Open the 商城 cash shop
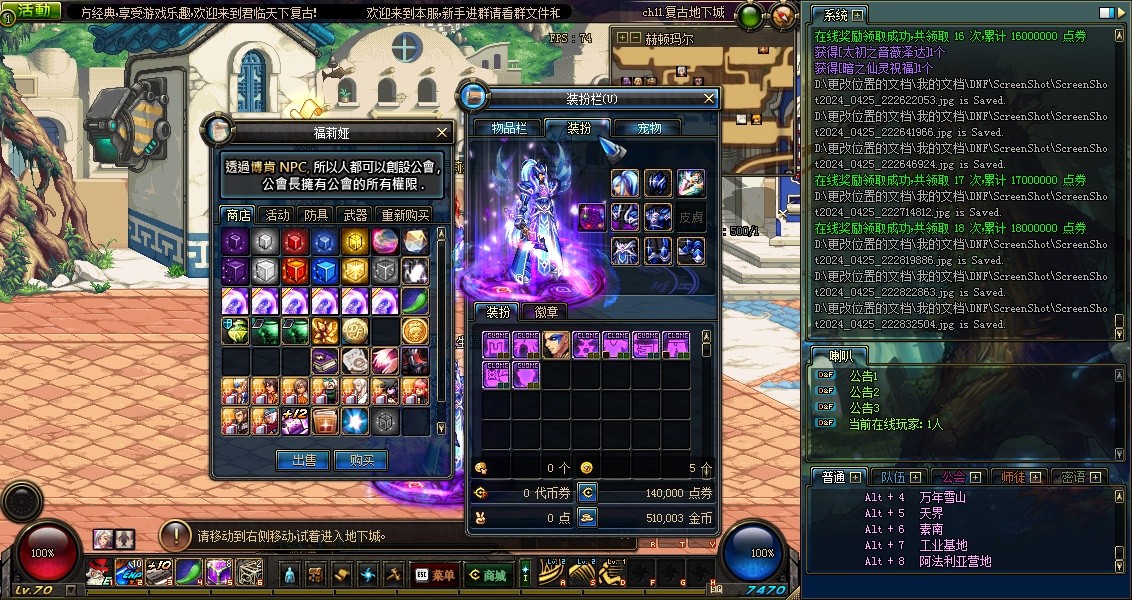This screenshot has width=1132, height=600. click(x=486, y=575)
